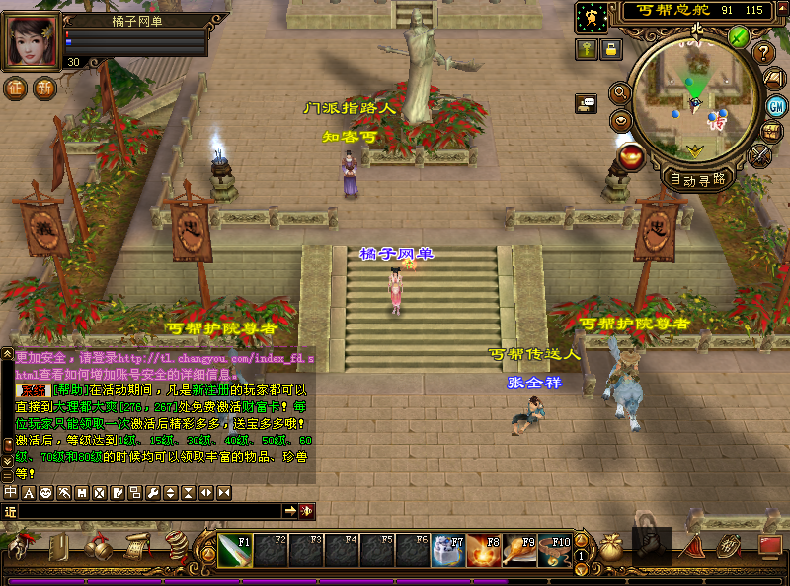Click the golden key icon
This screenshot has height=586, width=790.
[x=586, y=47]
